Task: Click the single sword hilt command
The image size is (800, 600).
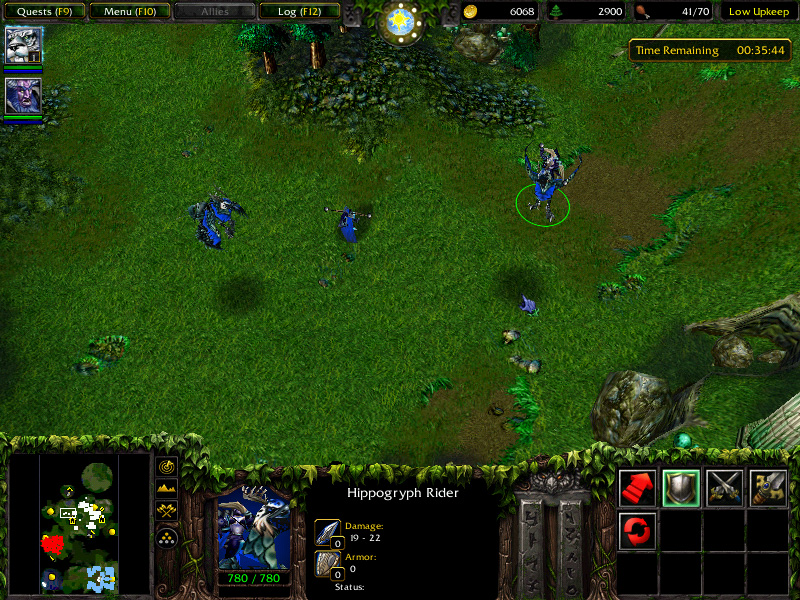Action: click(768, 488)
